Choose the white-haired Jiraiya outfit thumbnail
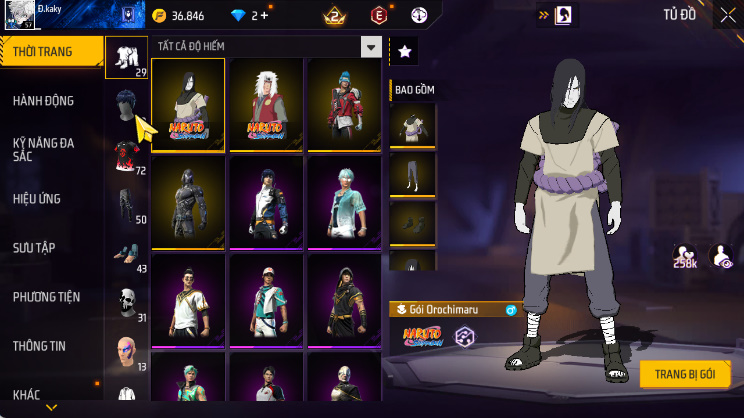 coord(265,104)
